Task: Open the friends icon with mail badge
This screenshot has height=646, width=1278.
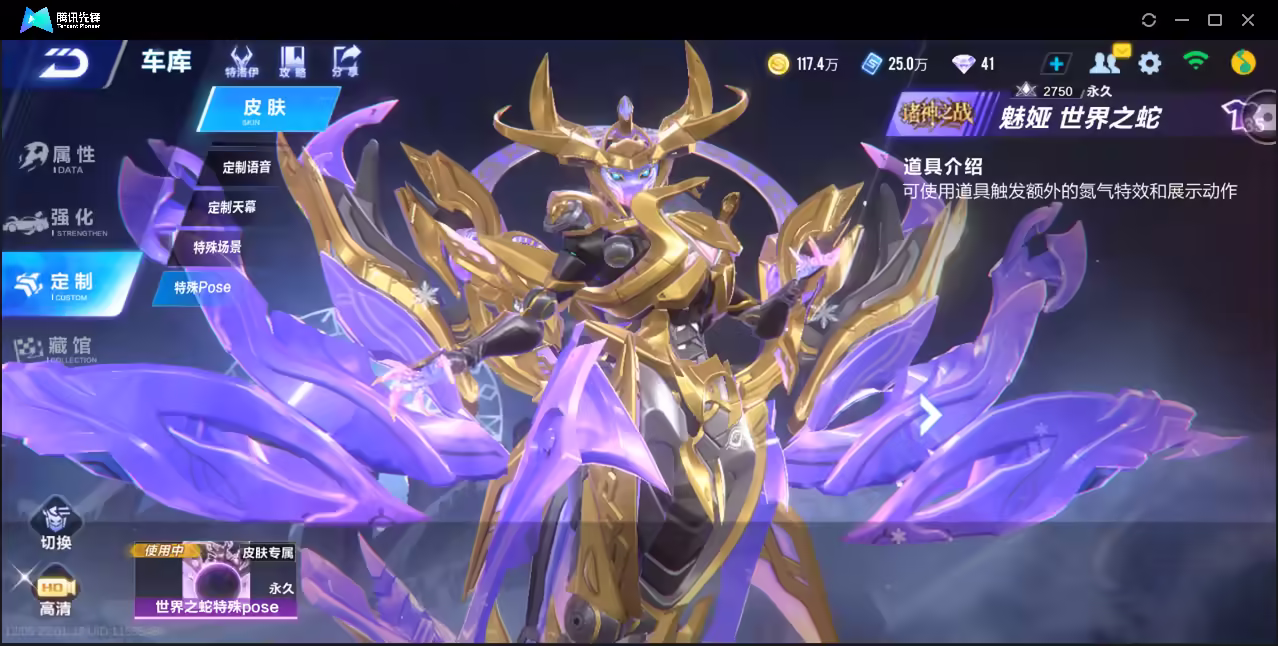Action: 1107,63
